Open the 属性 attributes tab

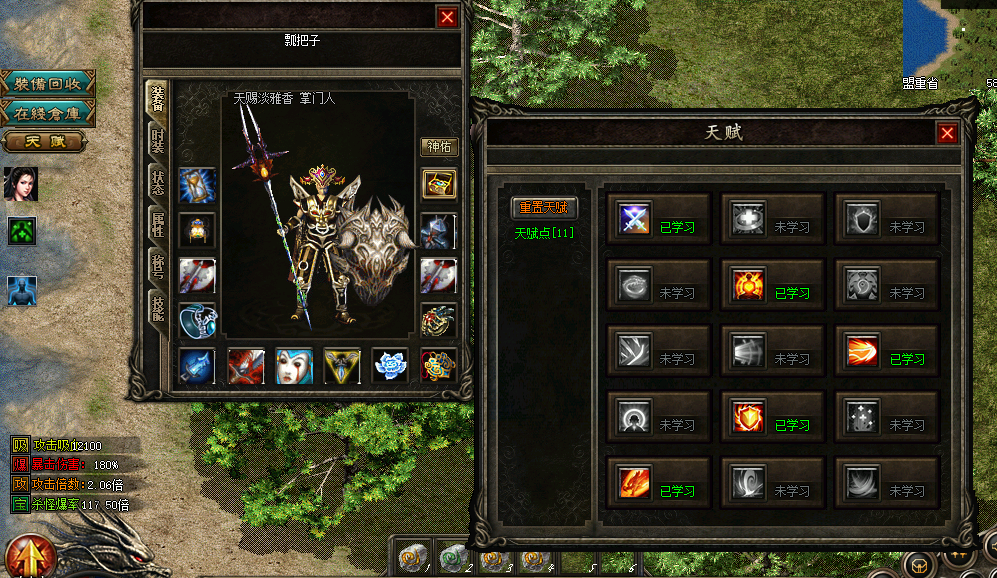coord(157,226)
